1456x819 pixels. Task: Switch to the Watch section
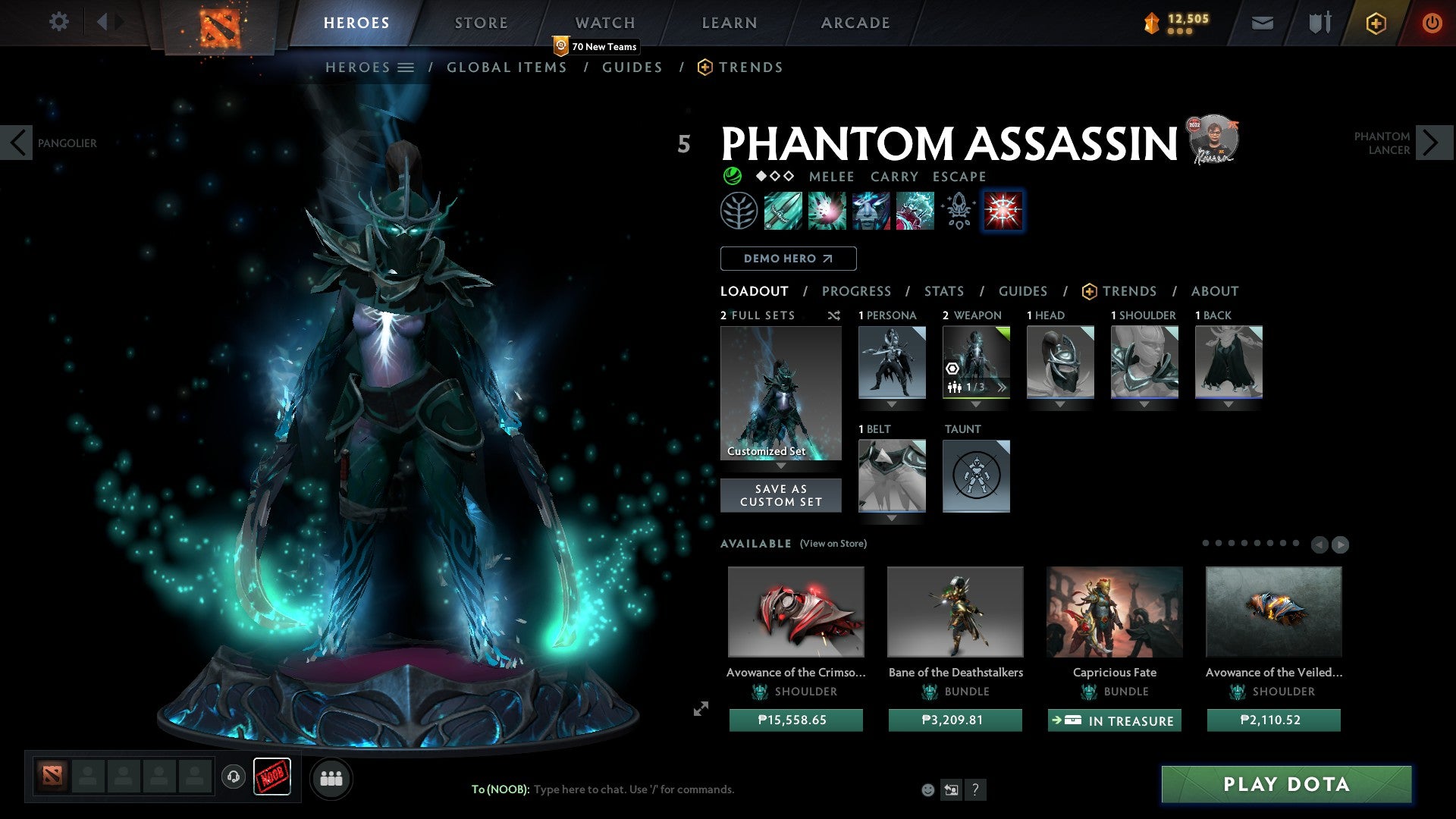coord(604,23)
